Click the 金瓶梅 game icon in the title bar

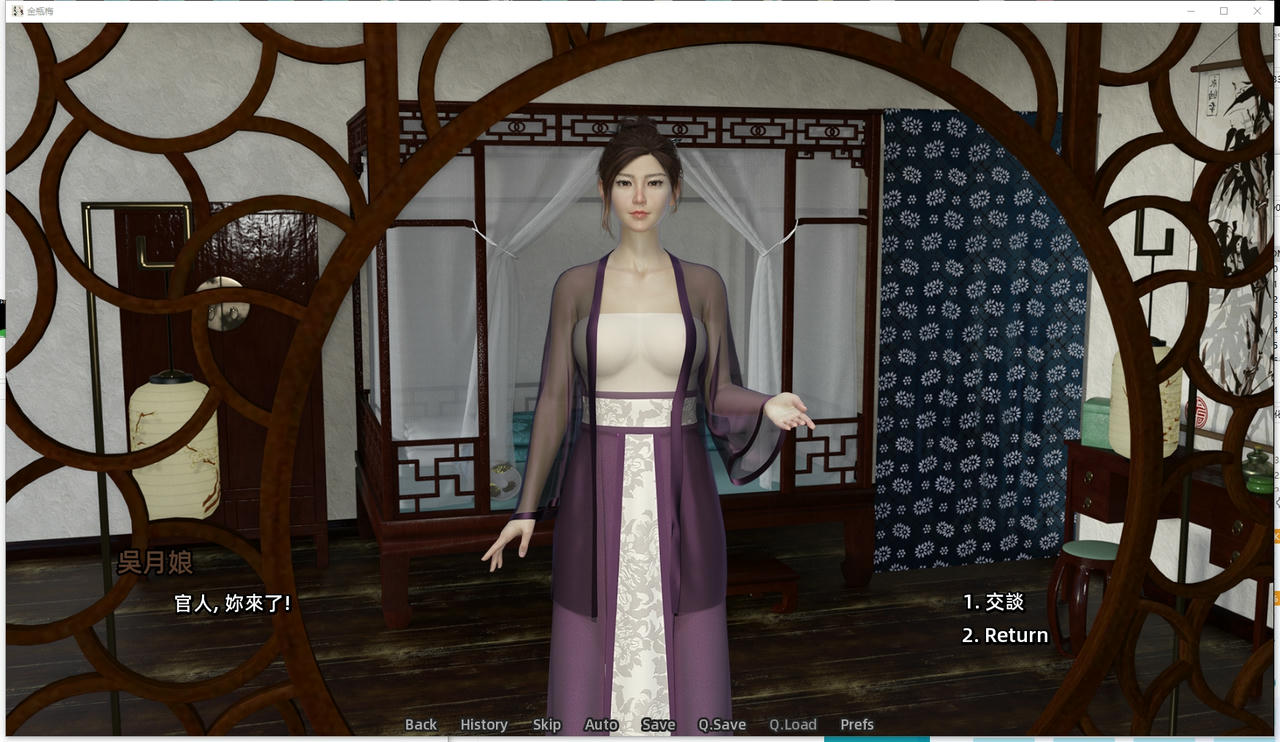pos(15,10)
